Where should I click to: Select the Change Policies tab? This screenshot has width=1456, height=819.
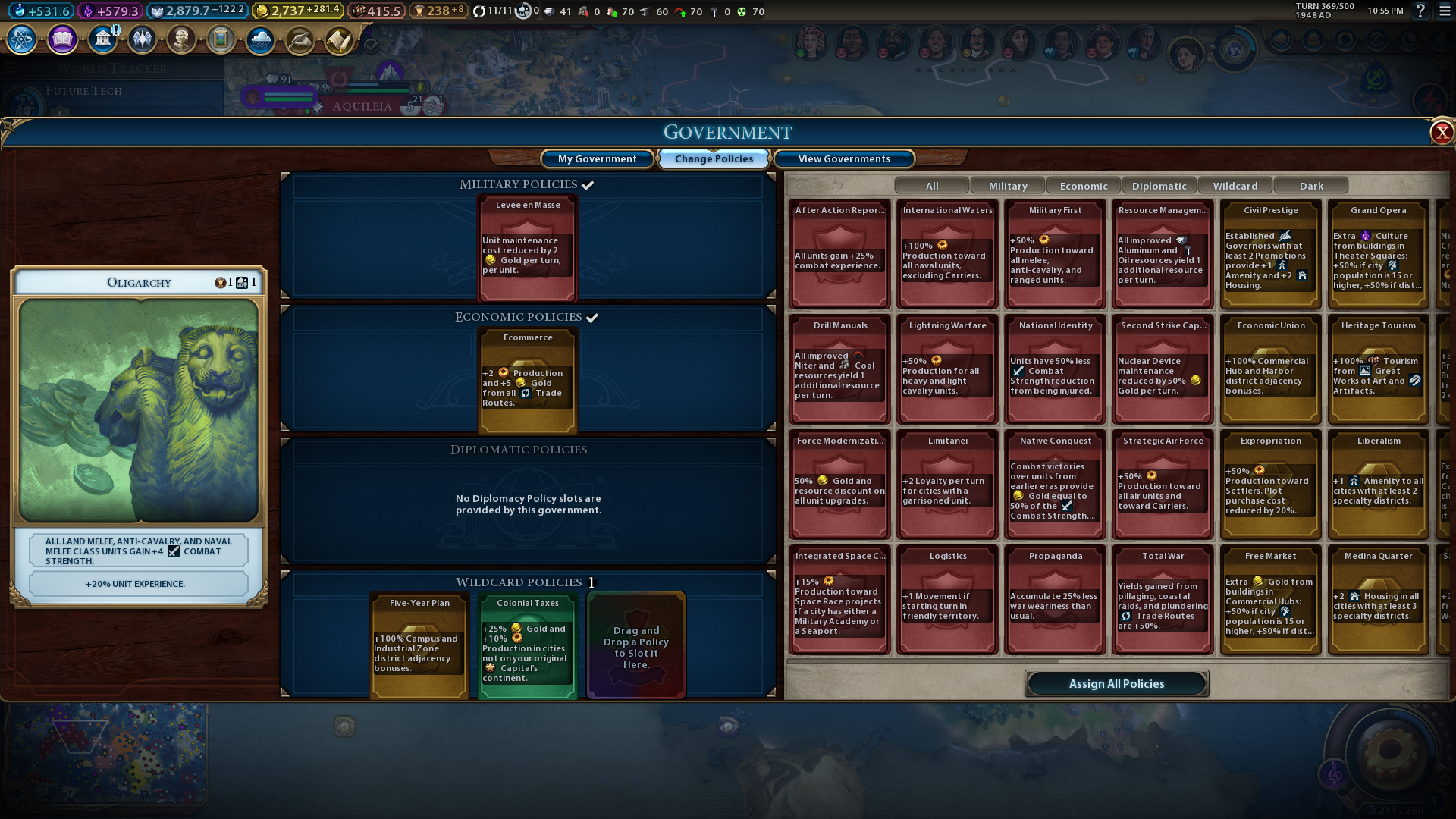pos(714,158)
